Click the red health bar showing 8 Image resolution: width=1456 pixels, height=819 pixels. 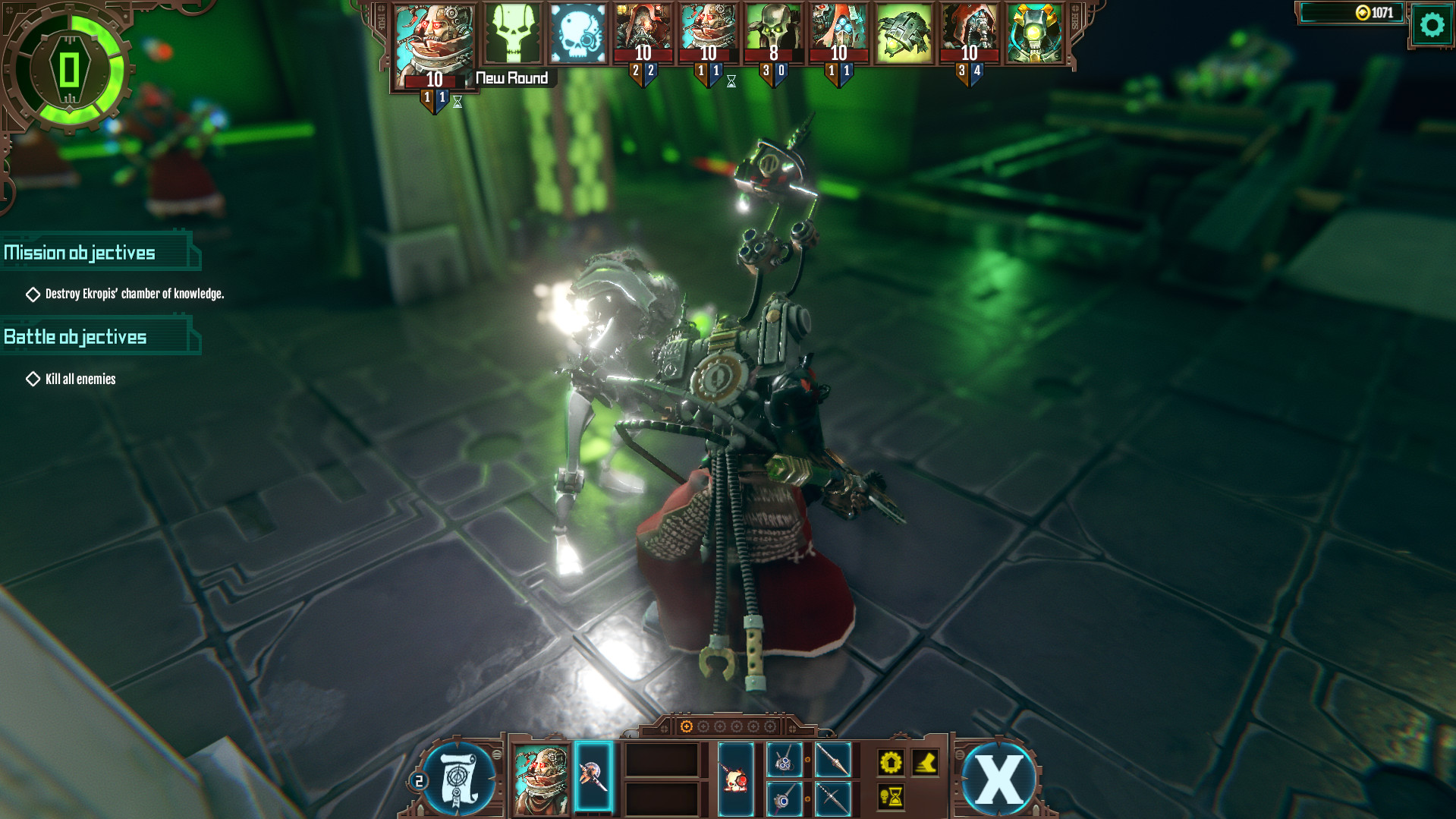pyautogui.click(x=773, y=54)
